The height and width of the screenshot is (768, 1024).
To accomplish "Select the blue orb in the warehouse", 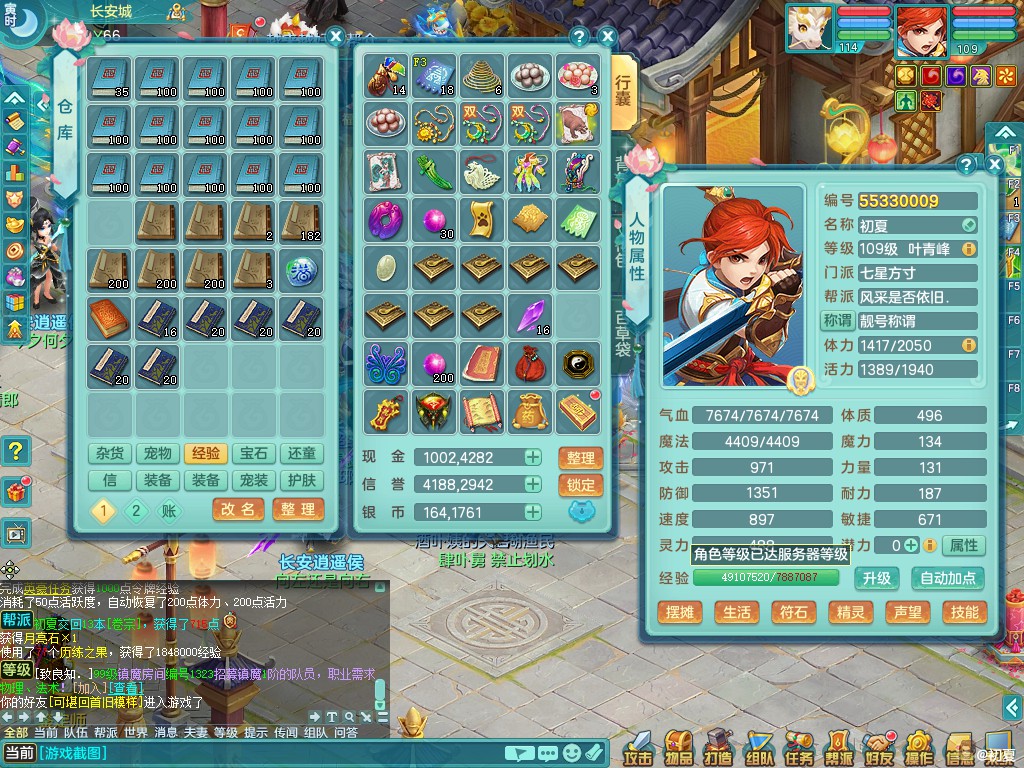I will point(302,268).
